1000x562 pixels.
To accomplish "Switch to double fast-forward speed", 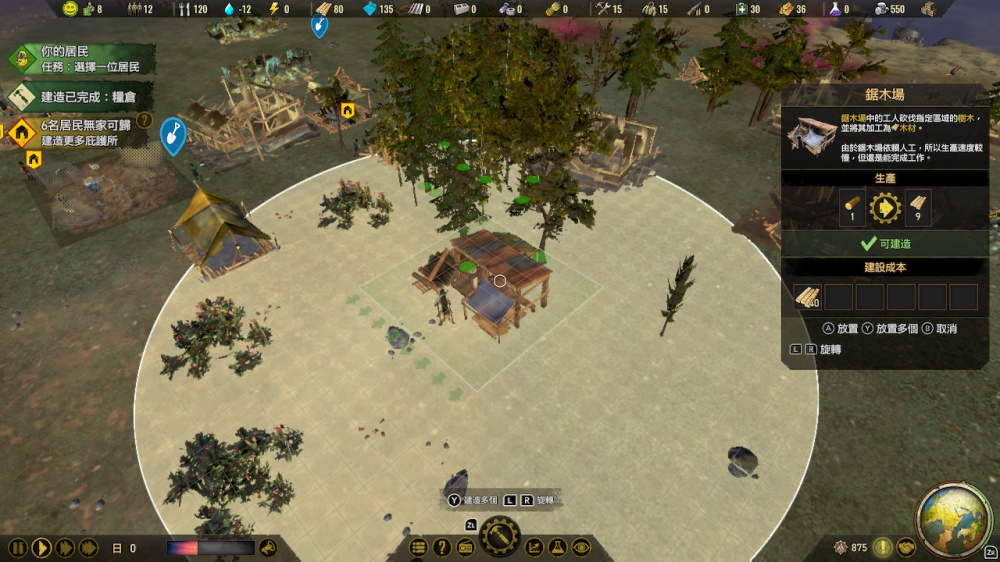I will click(65, 548).
